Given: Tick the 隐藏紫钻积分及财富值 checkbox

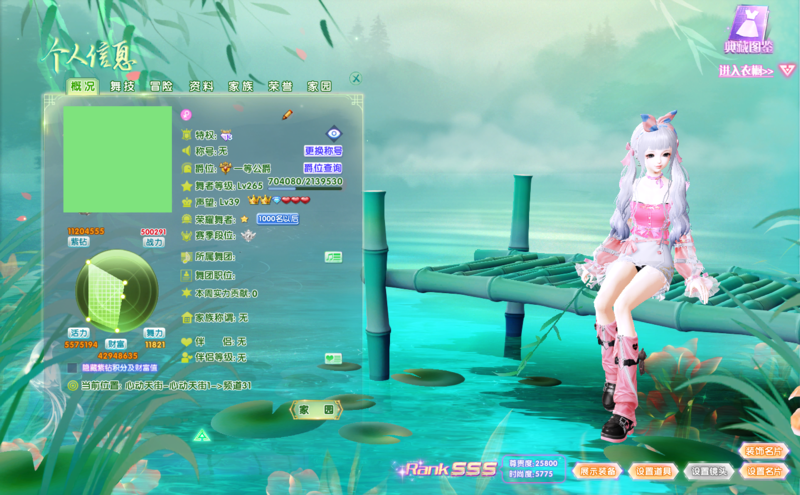Looking at the screenshot, I should 73,368.
